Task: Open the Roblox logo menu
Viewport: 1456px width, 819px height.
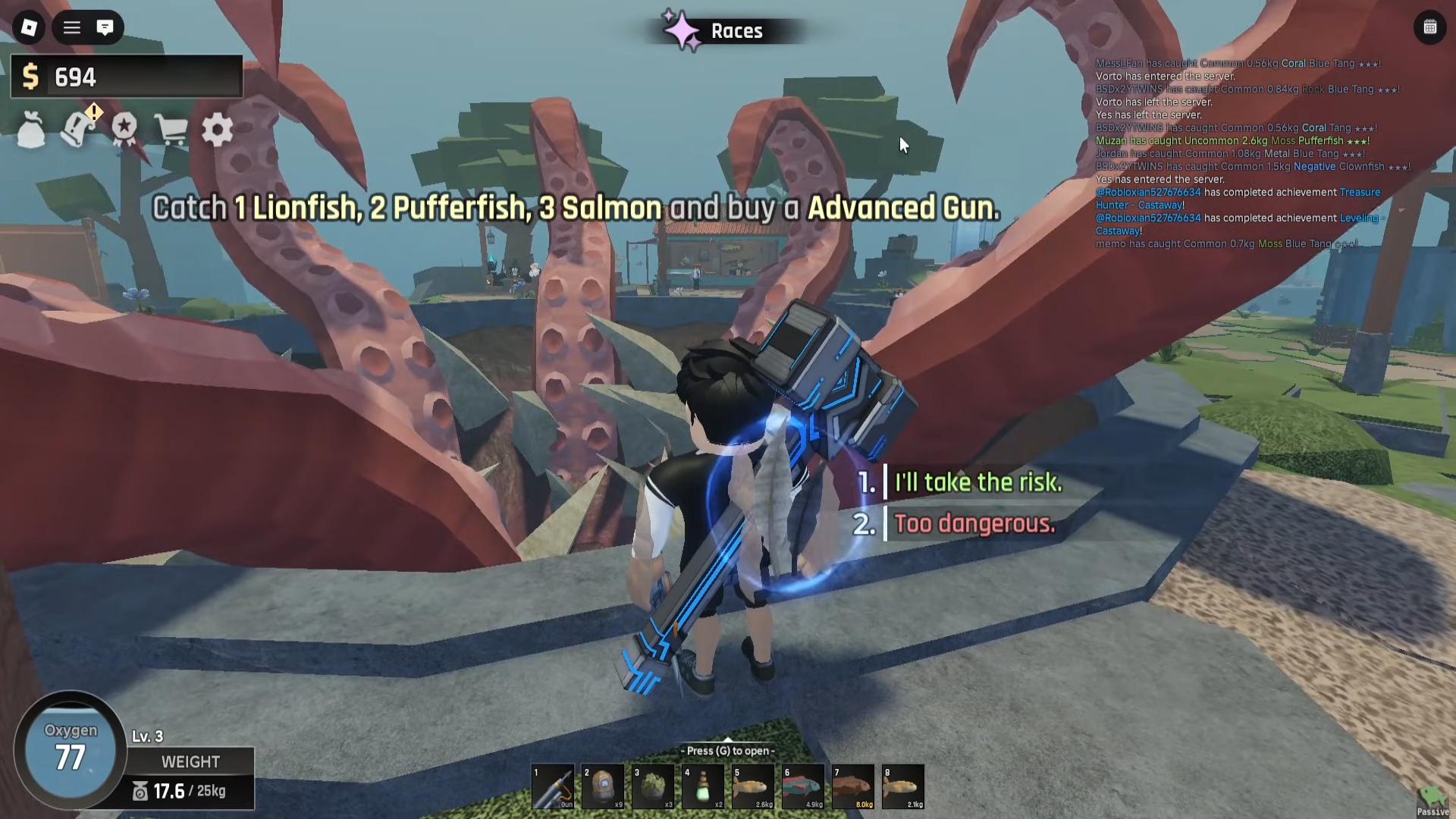Action: click(x=29, y=28)
